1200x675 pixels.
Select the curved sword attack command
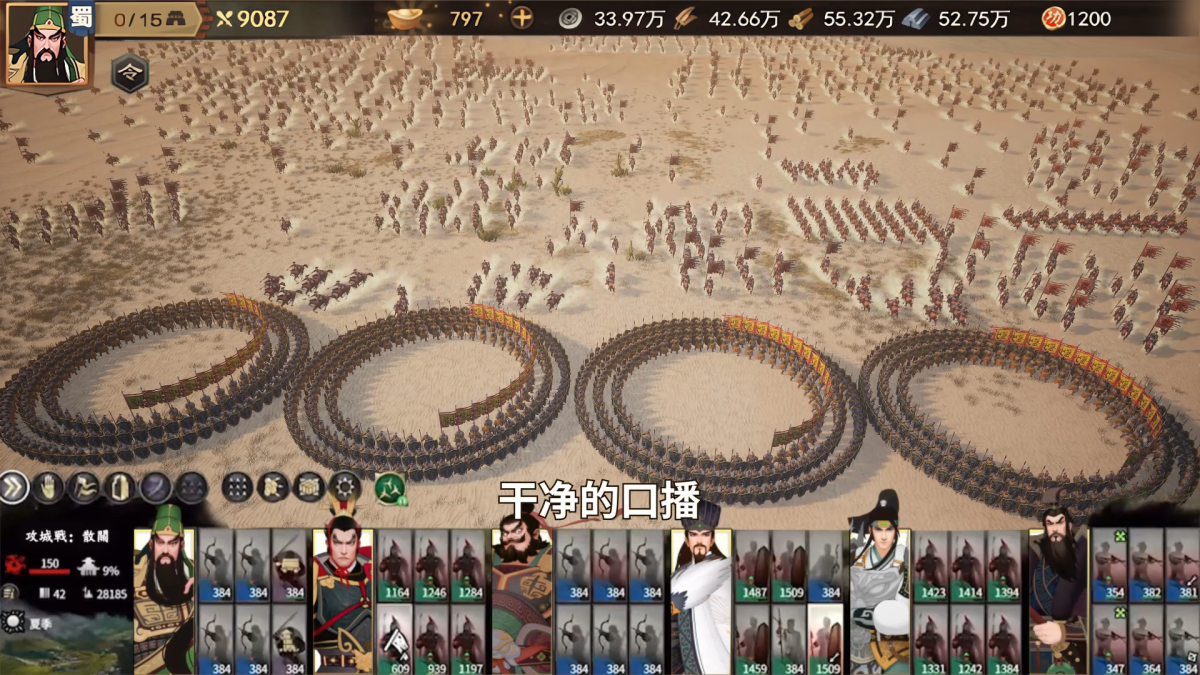155,487
